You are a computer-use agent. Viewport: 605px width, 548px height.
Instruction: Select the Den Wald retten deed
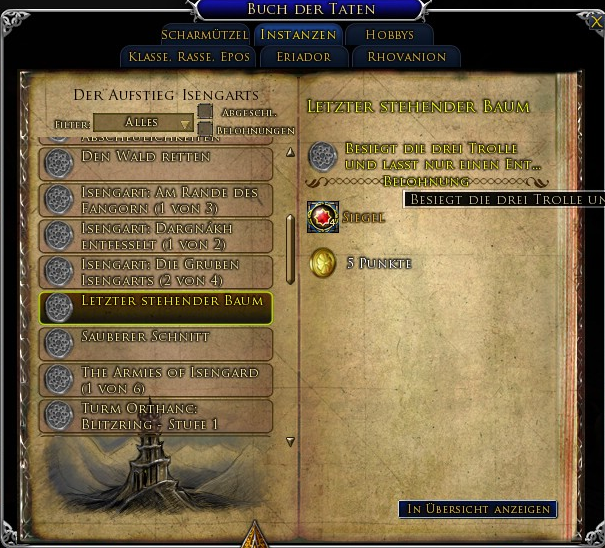point(155,163)
